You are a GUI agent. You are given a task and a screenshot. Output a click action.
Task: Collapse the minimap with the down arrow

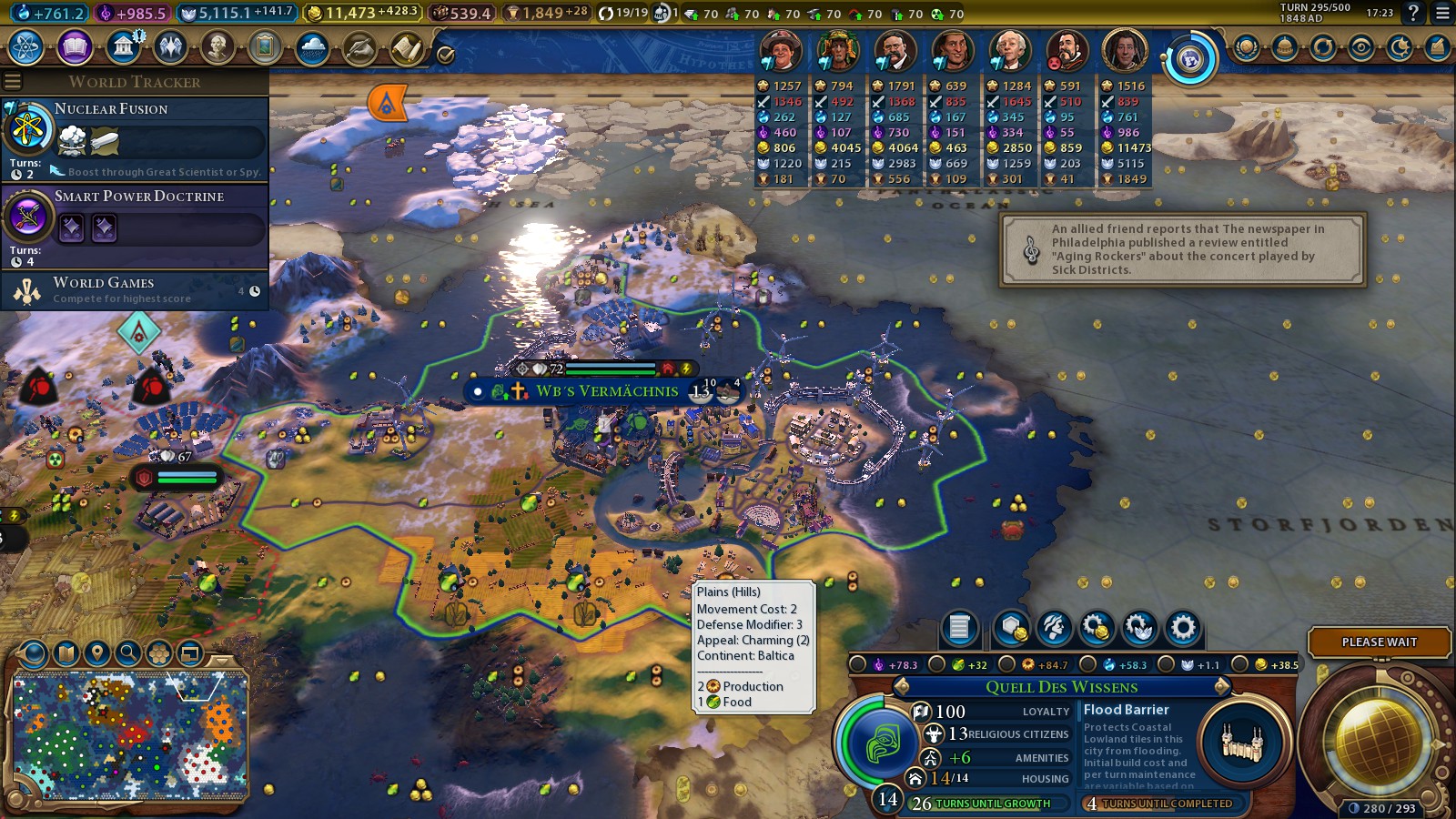click(x=221, y=662)
